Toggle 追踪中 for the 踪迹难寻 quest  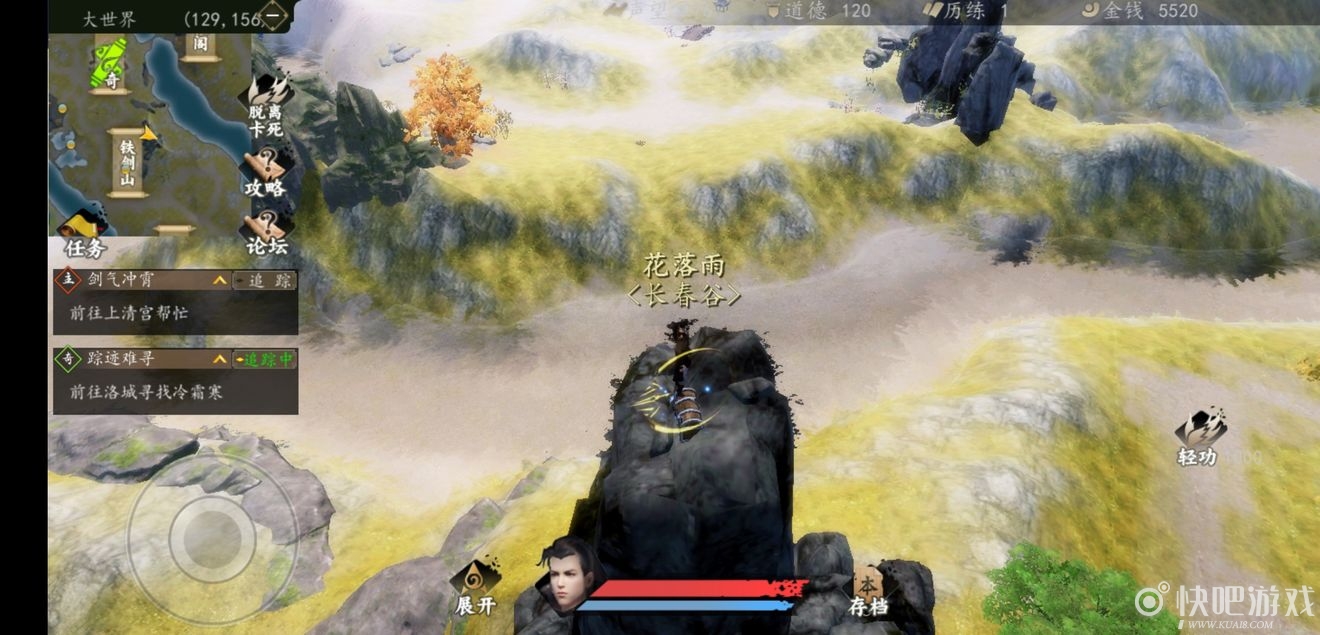[x=265, y=358]
